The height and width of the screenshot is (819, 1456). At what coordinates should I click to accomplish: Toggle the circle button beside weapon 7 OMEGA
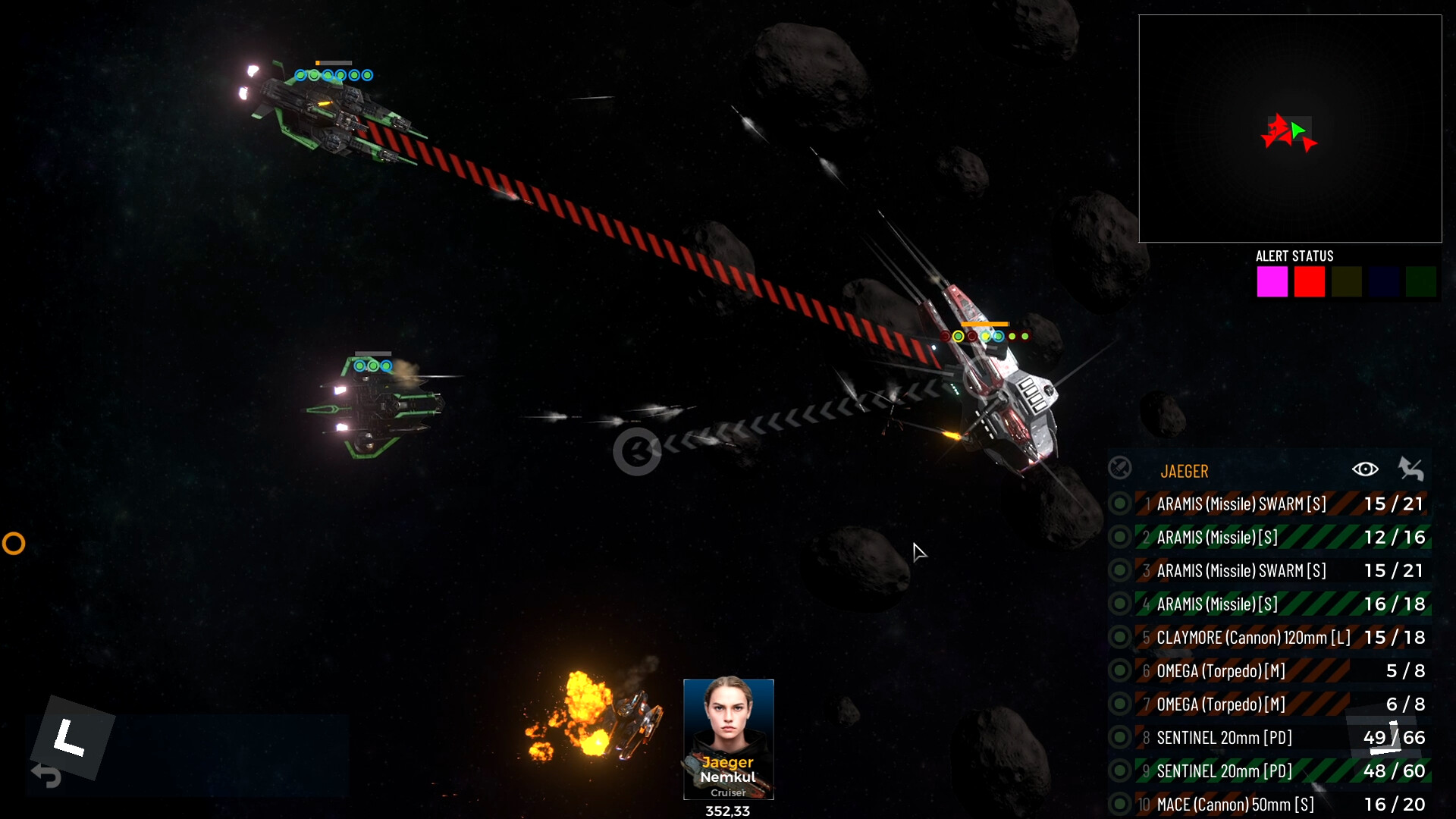pos(1119,704)
